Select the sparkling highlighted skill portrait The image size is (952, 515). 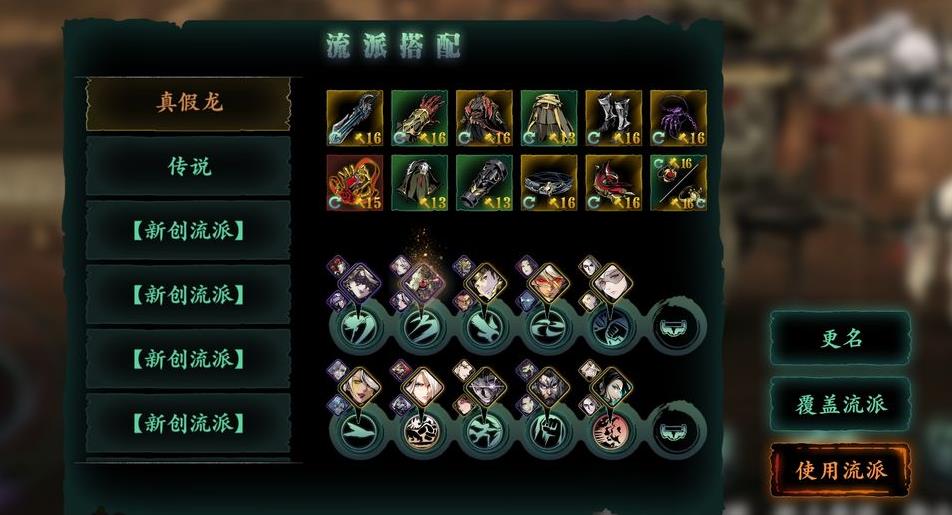click(x=424, y=282)
